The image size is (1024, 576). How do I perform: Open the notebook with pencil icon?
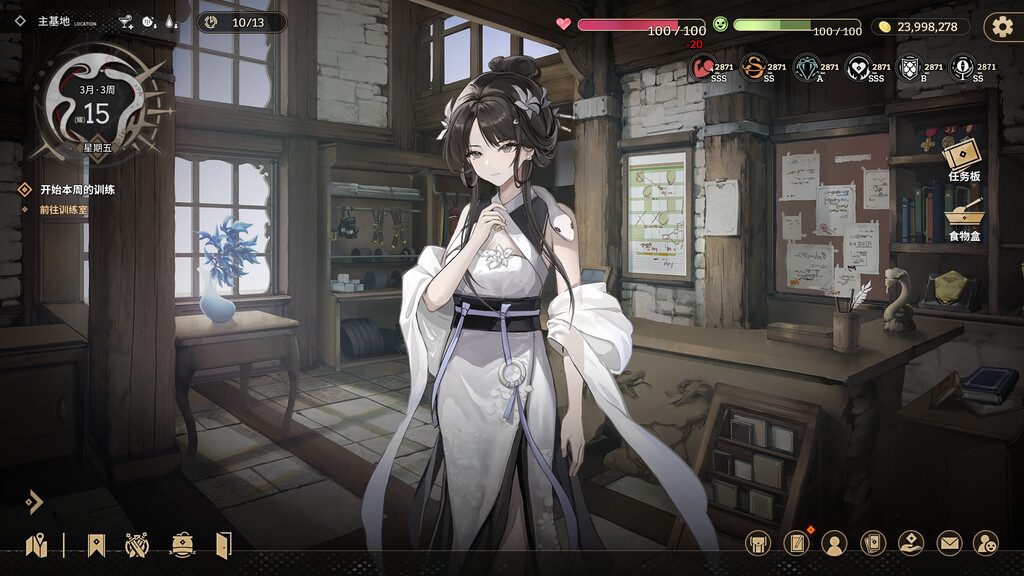tap(796, 543)
